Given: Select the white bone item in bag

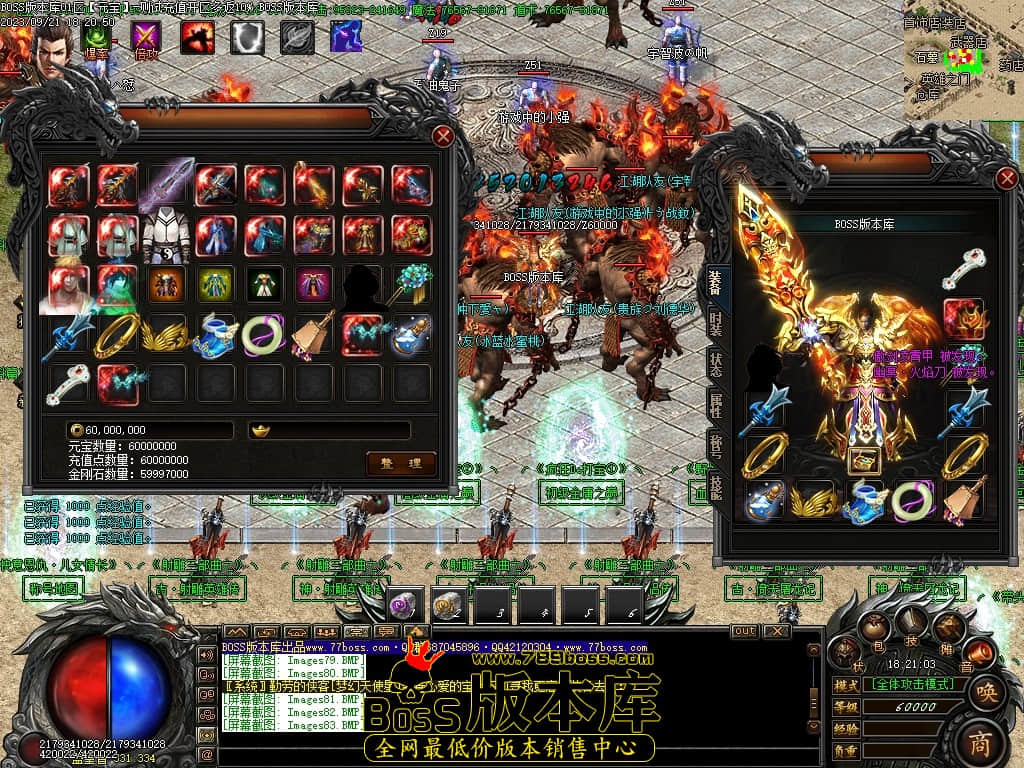Looking at the screenshot, I should pos(68,384).
